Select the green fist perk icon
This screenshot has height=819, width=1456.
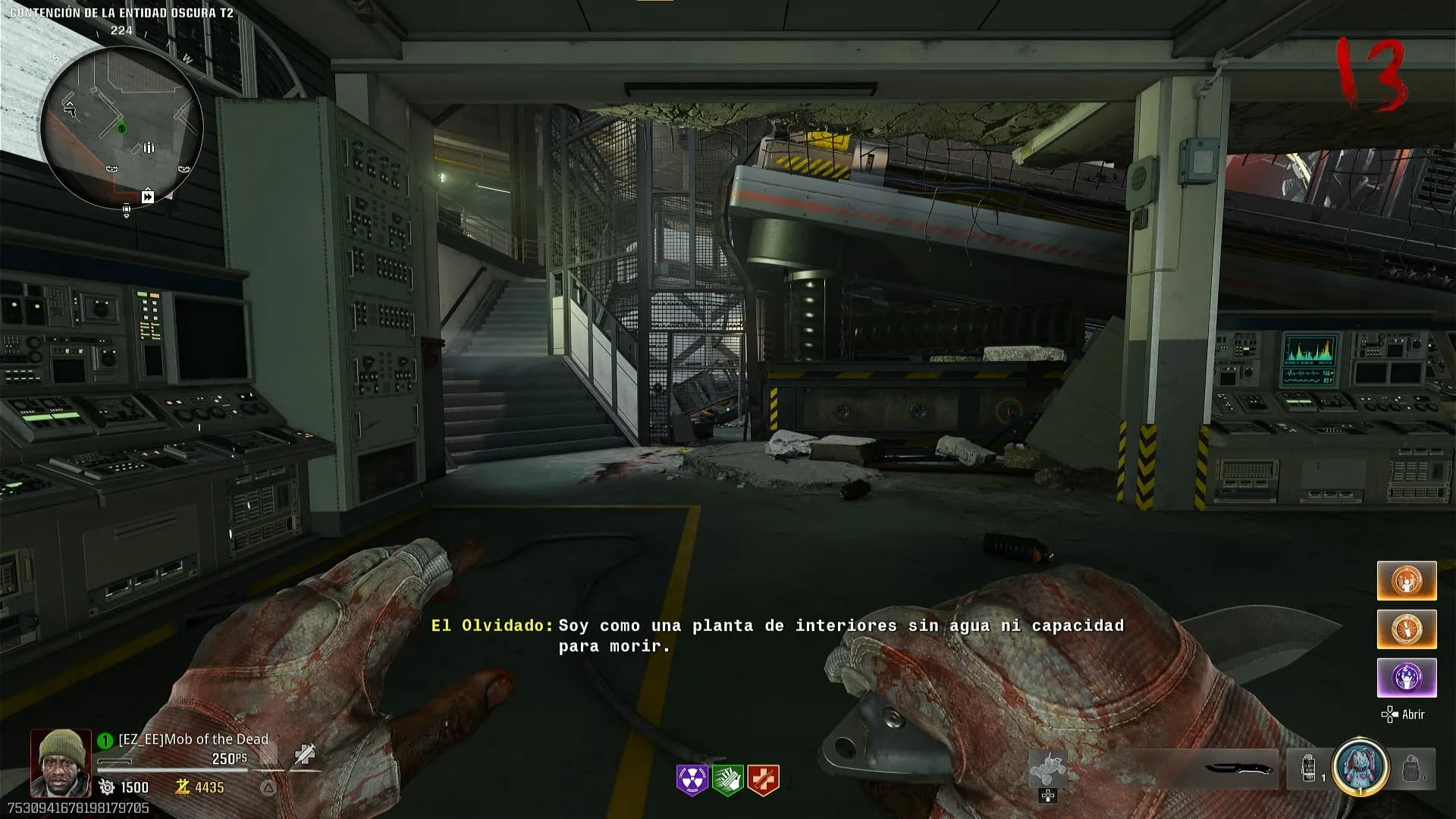coord(727,780)
